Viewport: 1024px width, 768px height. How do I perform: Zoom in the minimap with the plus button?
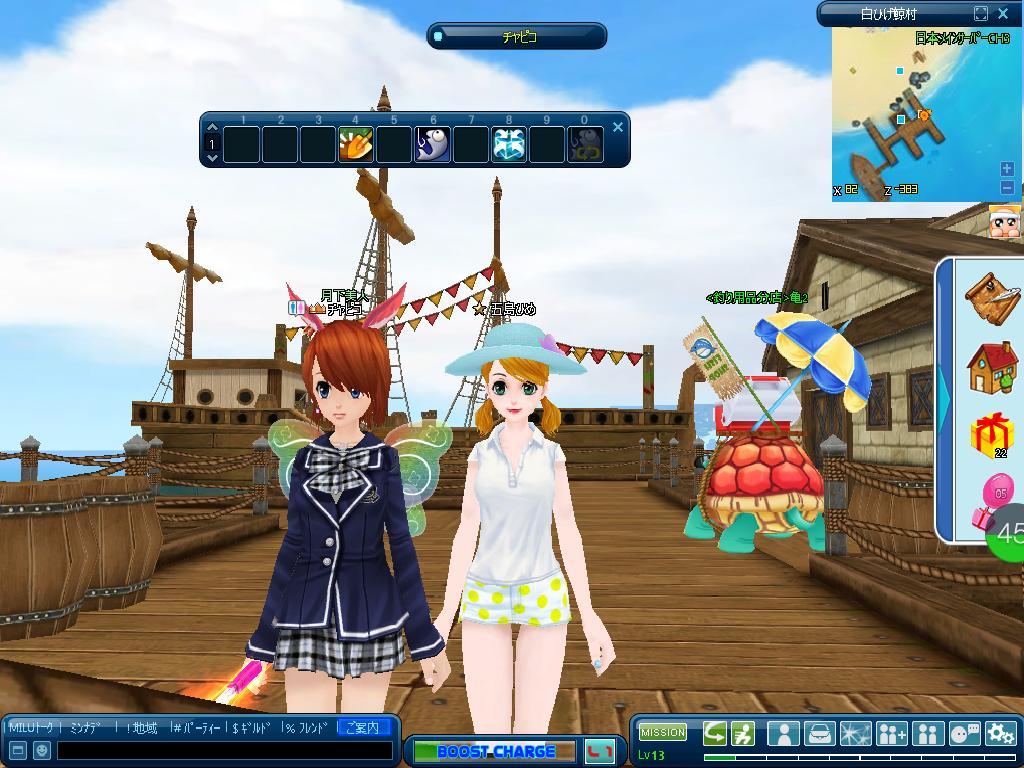pos(1006,169)
